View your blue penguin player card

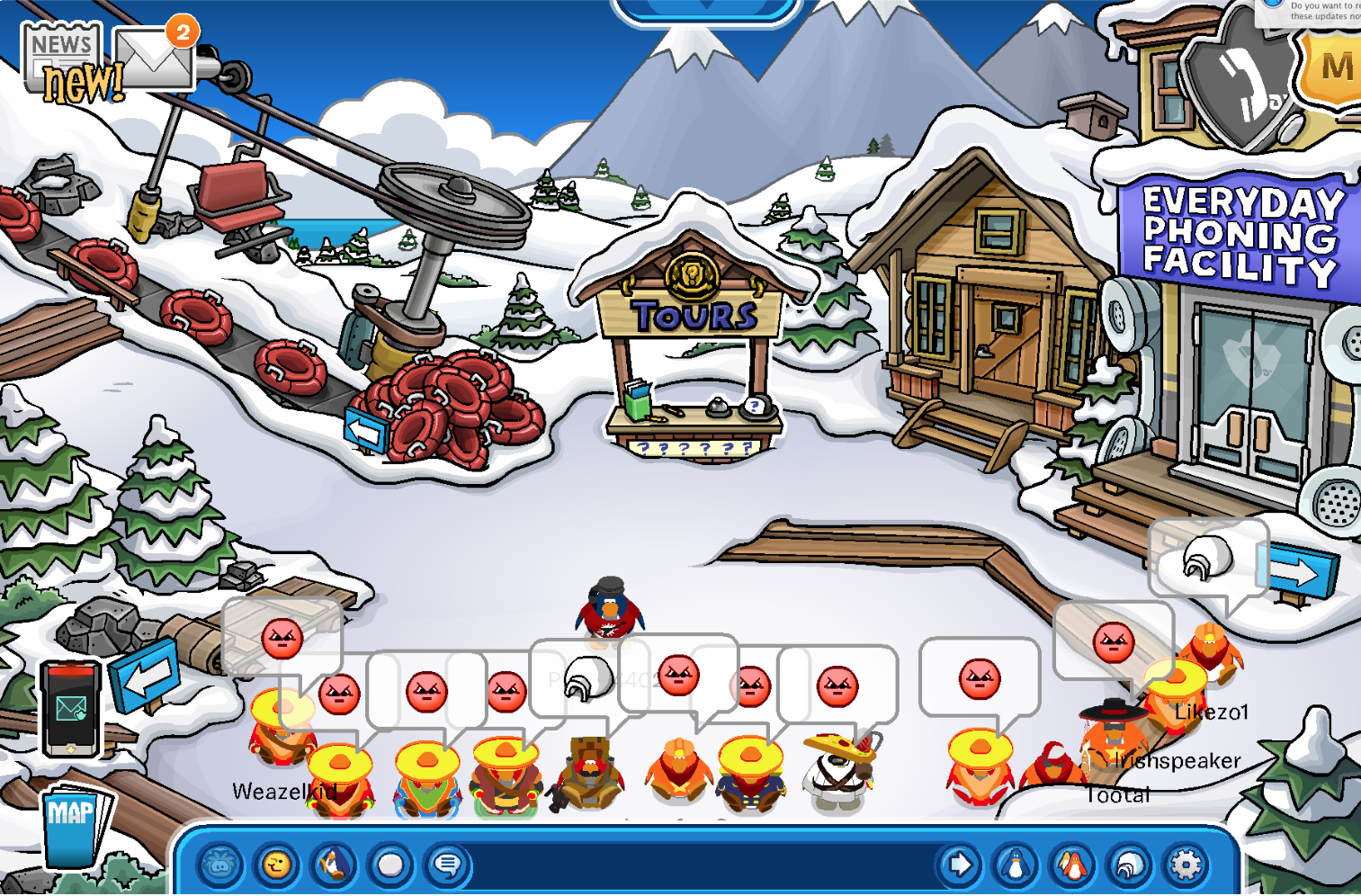[1016, 865]
